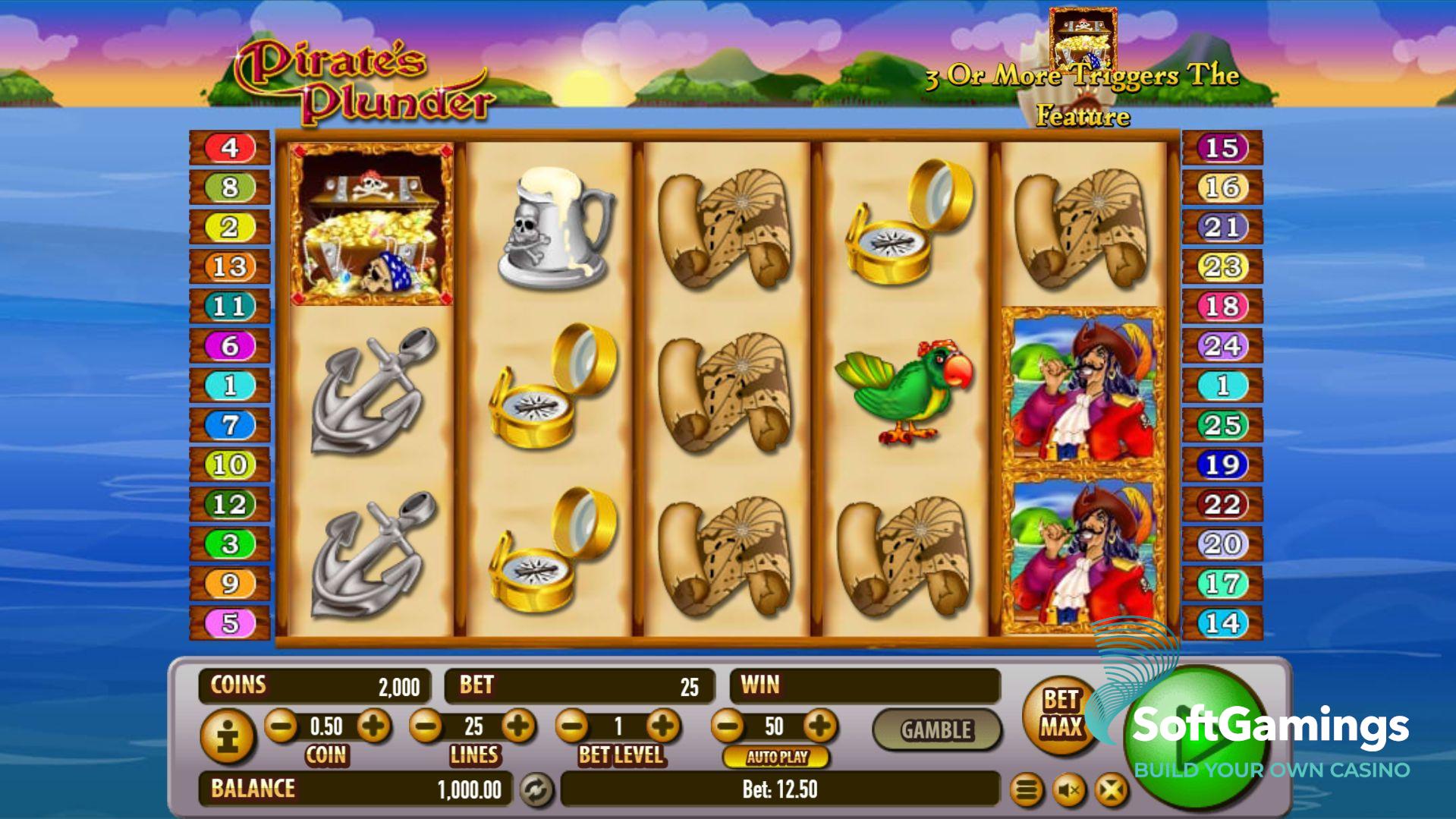The image size is (1456, 819).
Task: Increase the auto play spin count
Action: pyautogui.click(x=819, y=726)
